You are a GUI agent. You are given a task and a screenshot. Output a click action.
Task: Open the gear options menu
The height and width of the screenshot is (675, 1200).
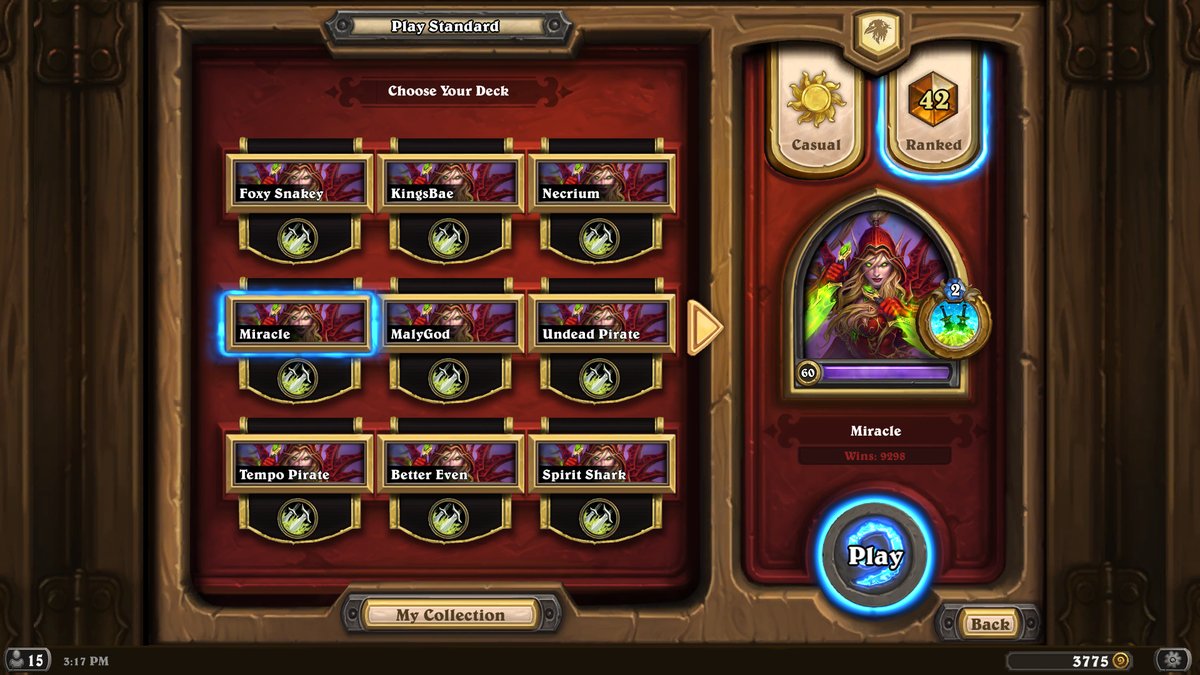coord(1171,660)
